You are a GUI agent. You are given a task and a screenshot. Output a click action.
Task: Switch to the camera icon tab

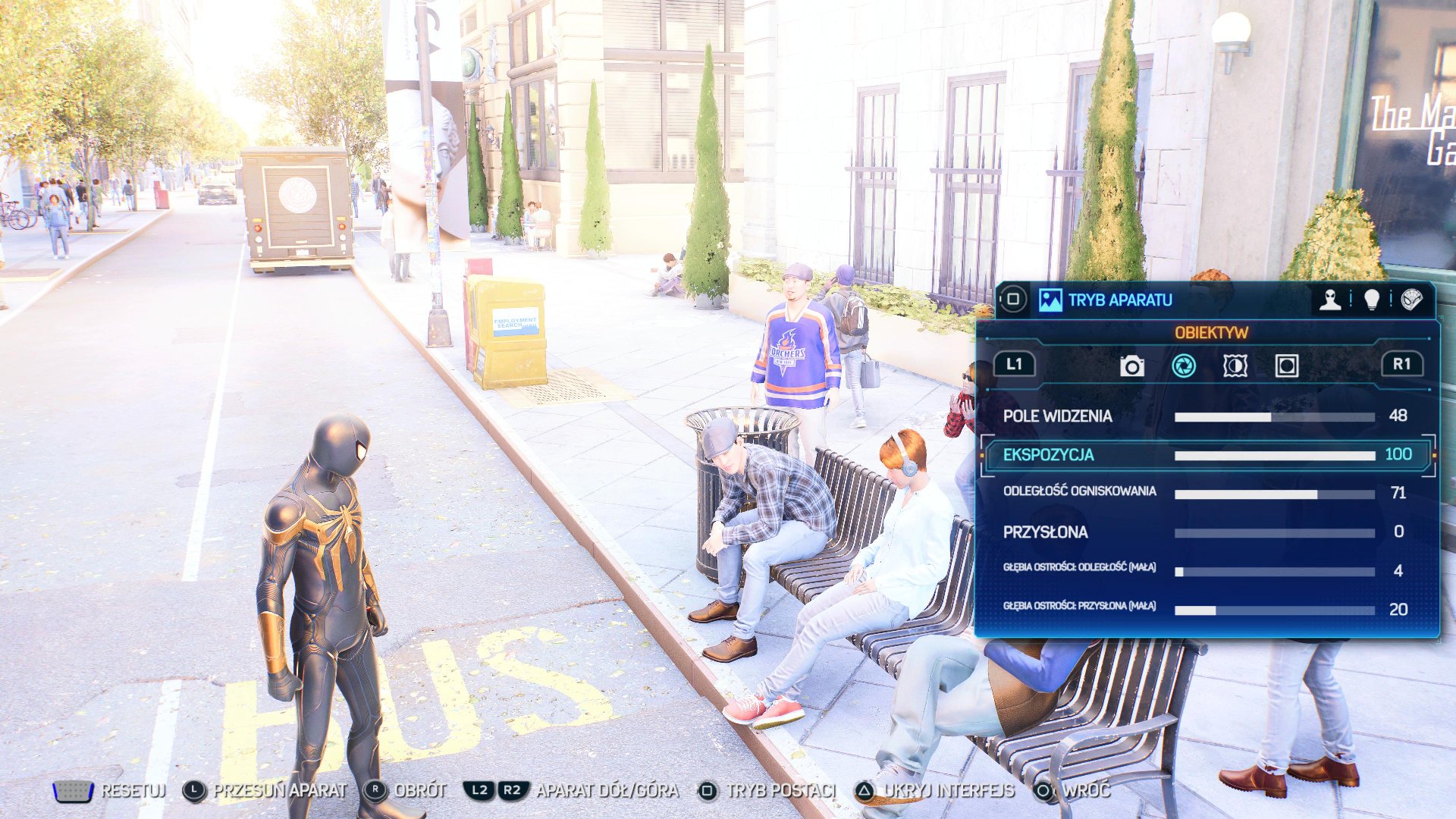[1131, 366]
